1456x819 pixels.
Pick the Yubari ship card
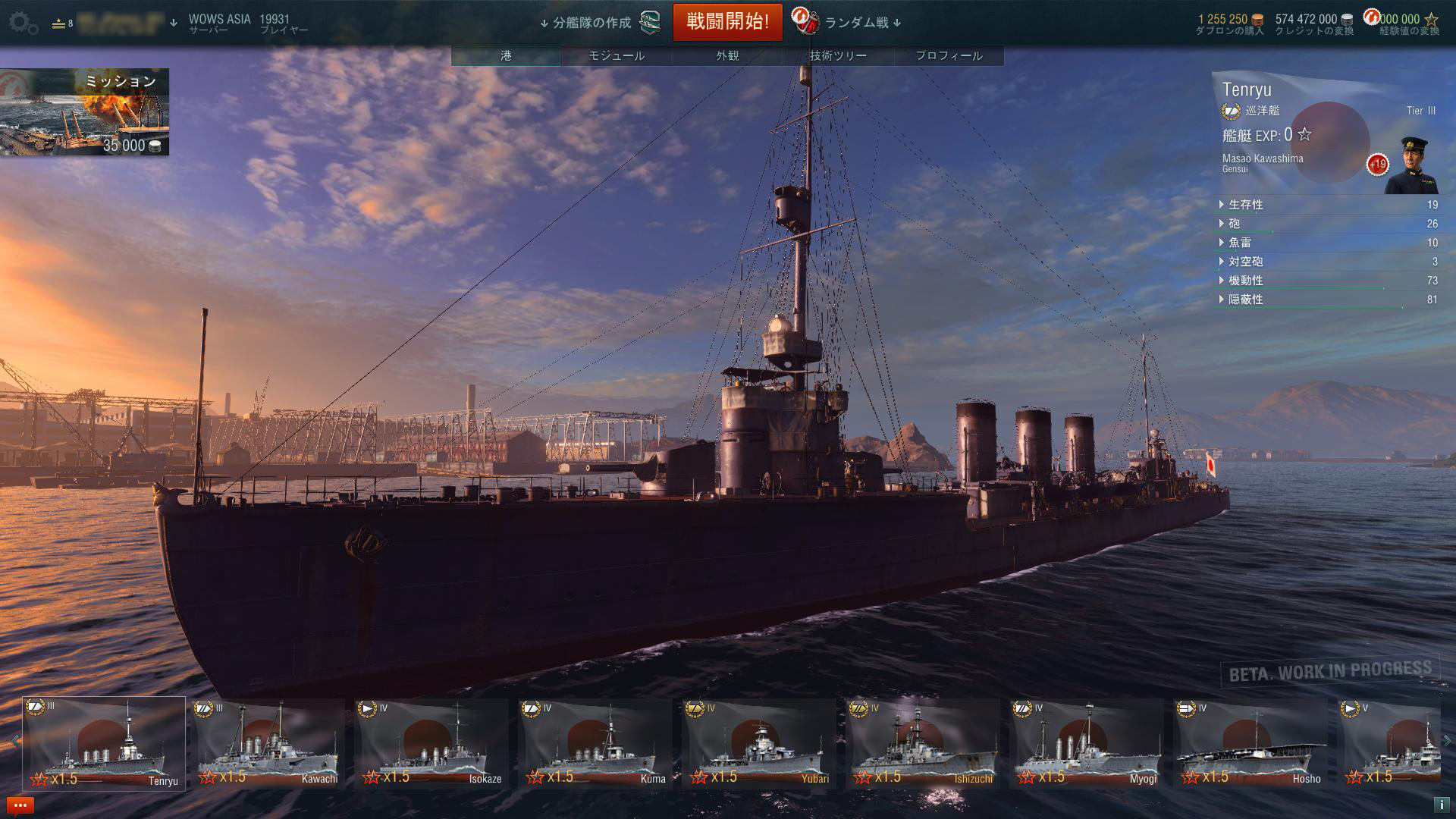click(759, 743)
